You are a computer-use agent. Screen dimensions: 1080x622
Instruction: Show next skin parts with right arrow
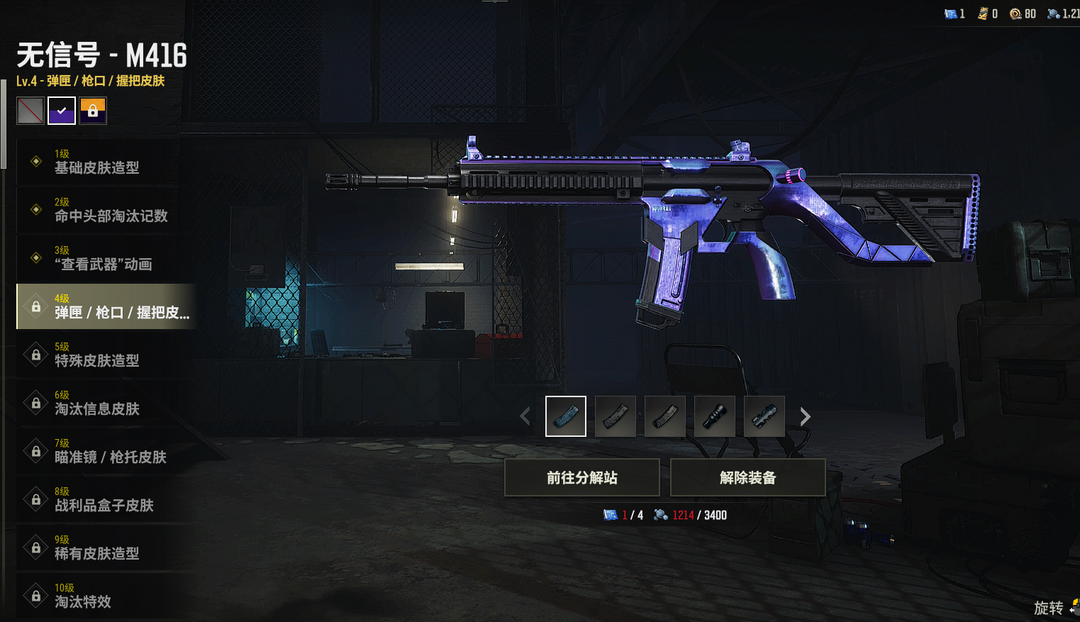click(x=805, y=416)
